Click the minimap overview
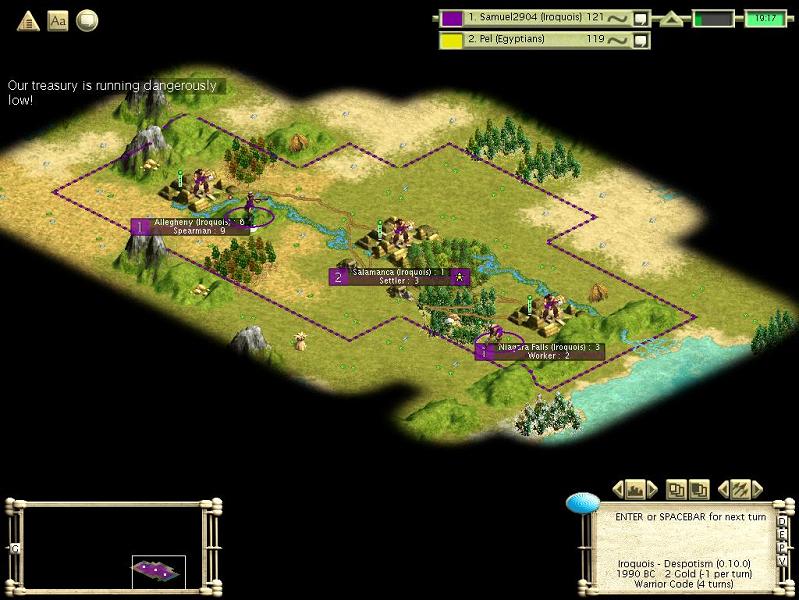The height and width of the screenshot is (600, 799). tap(112, 546)
